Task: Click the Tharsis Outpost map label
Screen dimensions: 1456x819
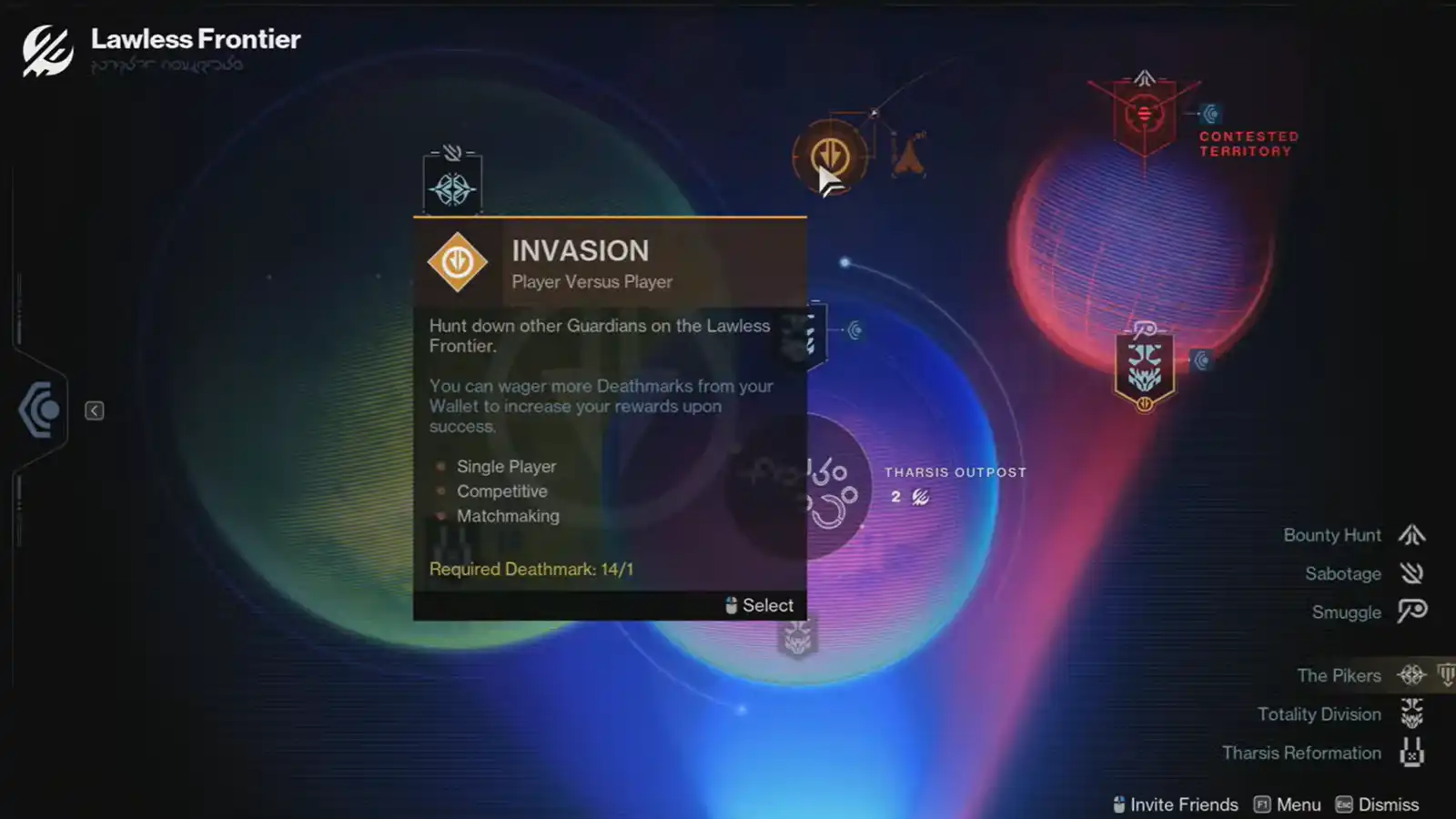Action: pos(955,472)
